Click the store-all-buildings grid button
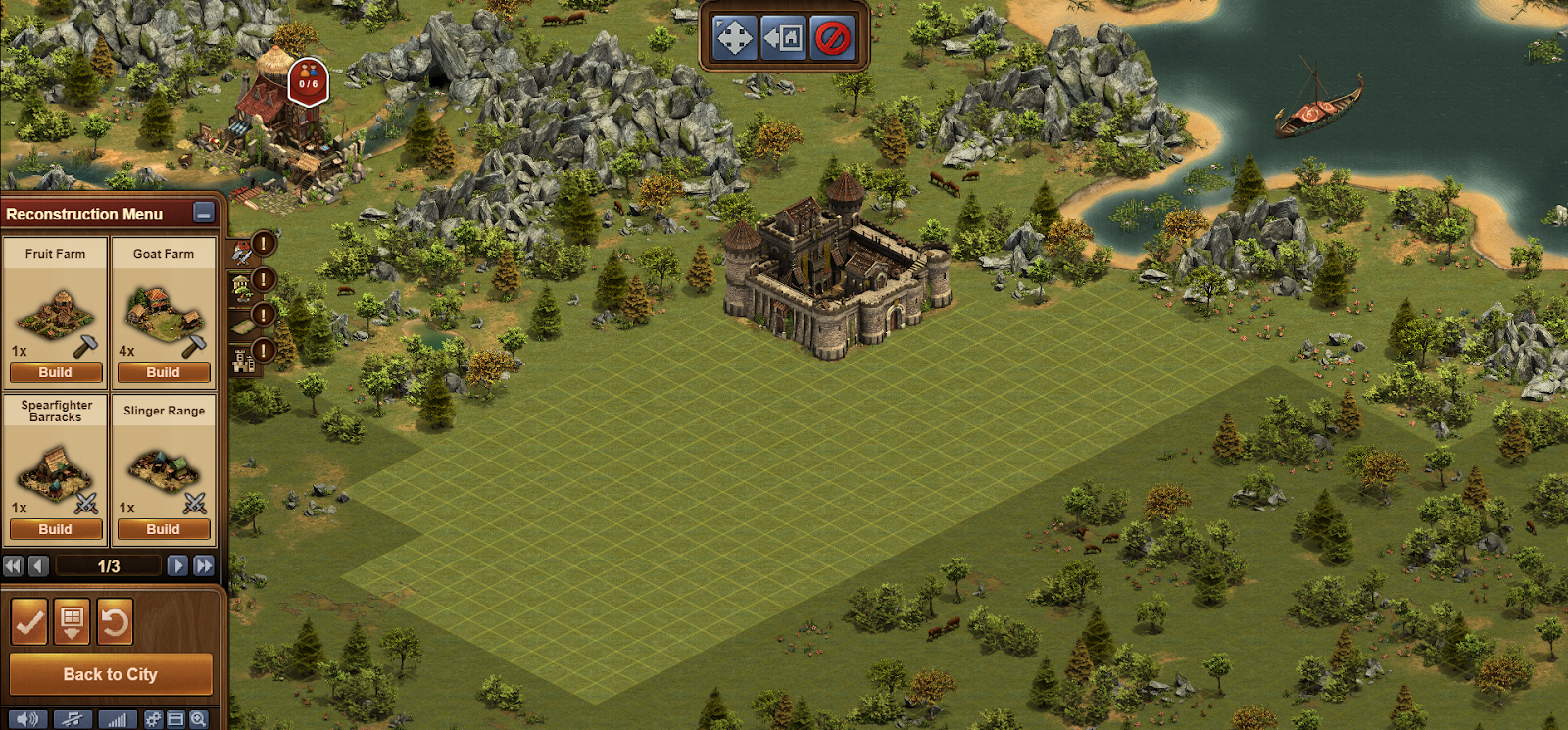 72,622
